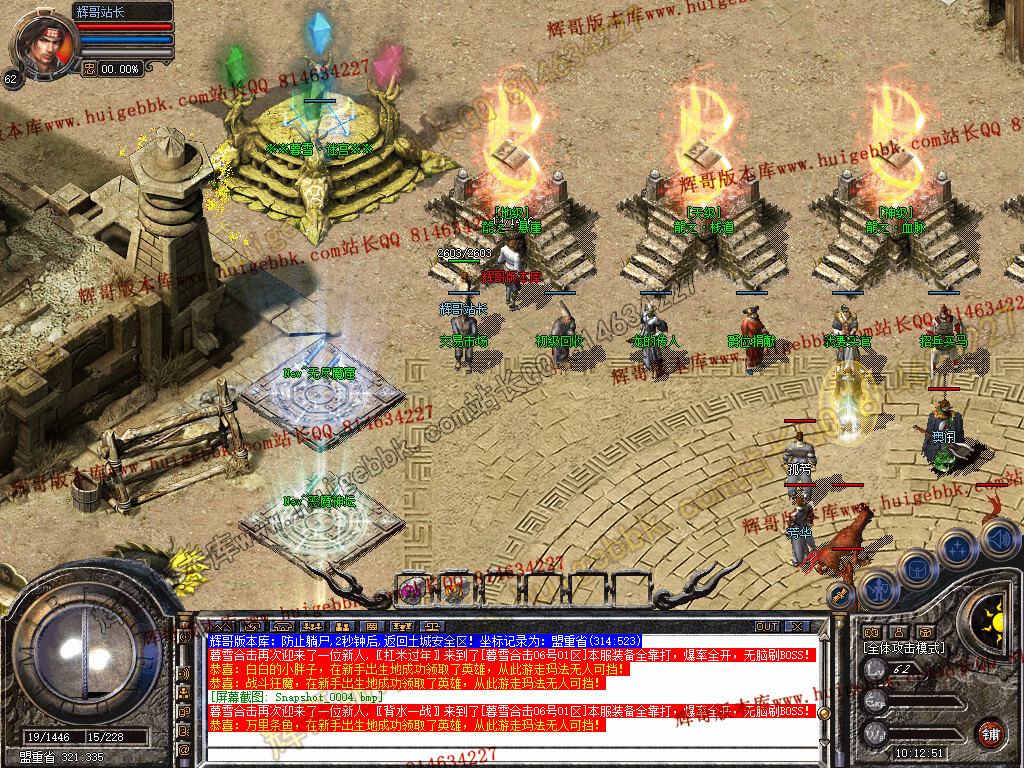Click the 忠 loyalty icon
1024x768 pixels.
tap(89, 68)
